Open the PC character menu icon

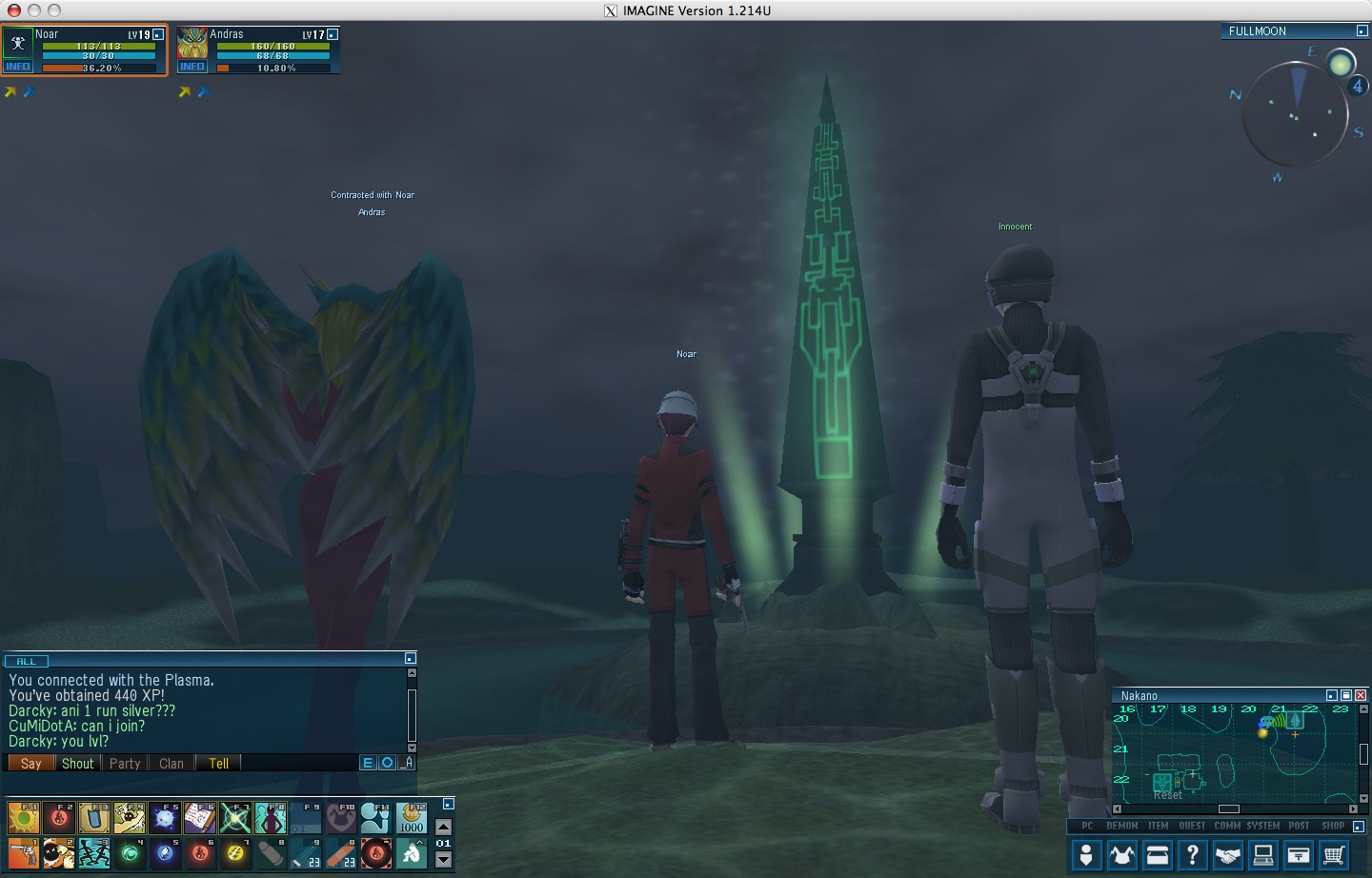pyautogui.click(x=1087, y=854)
